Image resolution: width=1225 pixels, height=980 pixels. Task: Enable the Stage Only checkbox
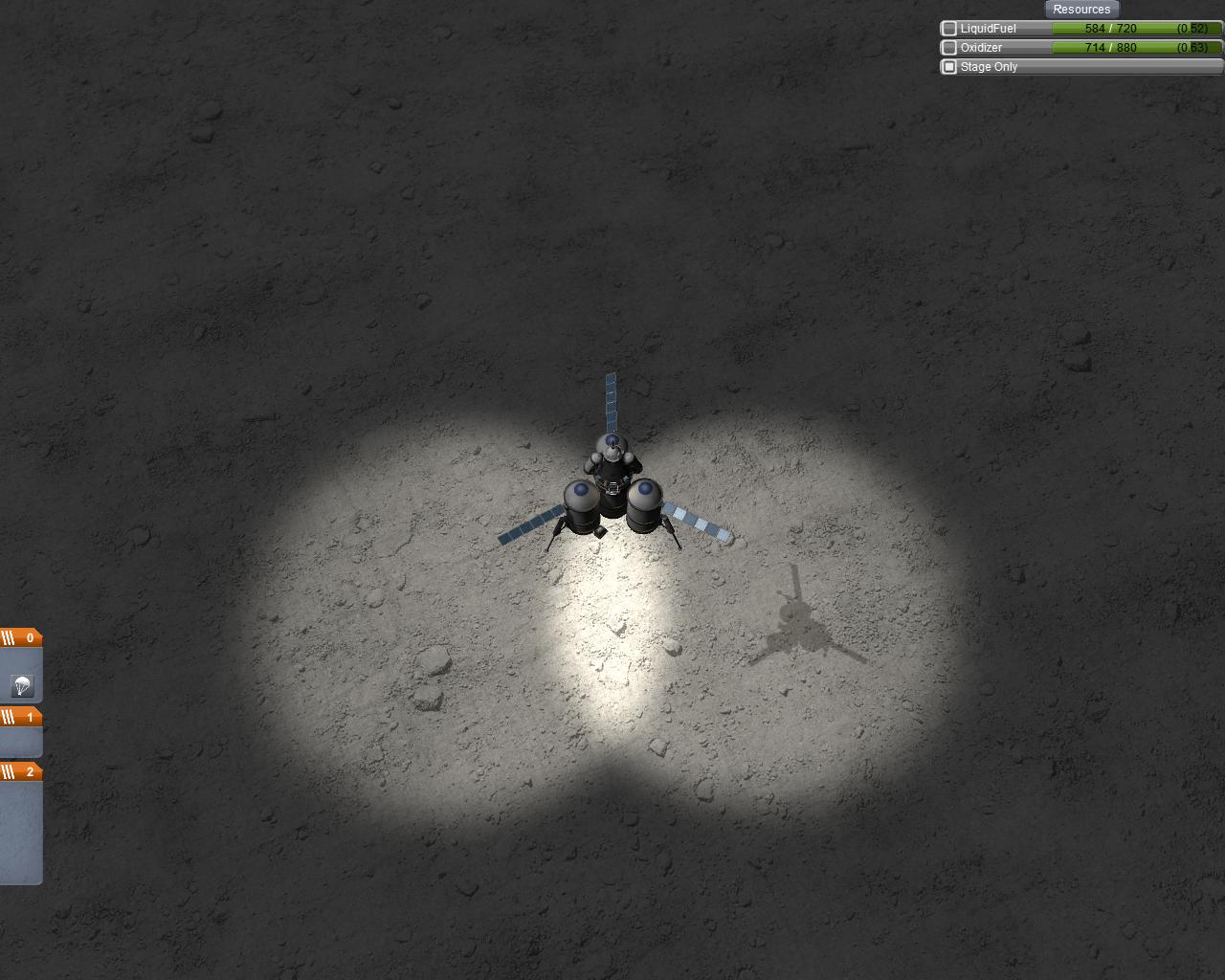point(949,67)
